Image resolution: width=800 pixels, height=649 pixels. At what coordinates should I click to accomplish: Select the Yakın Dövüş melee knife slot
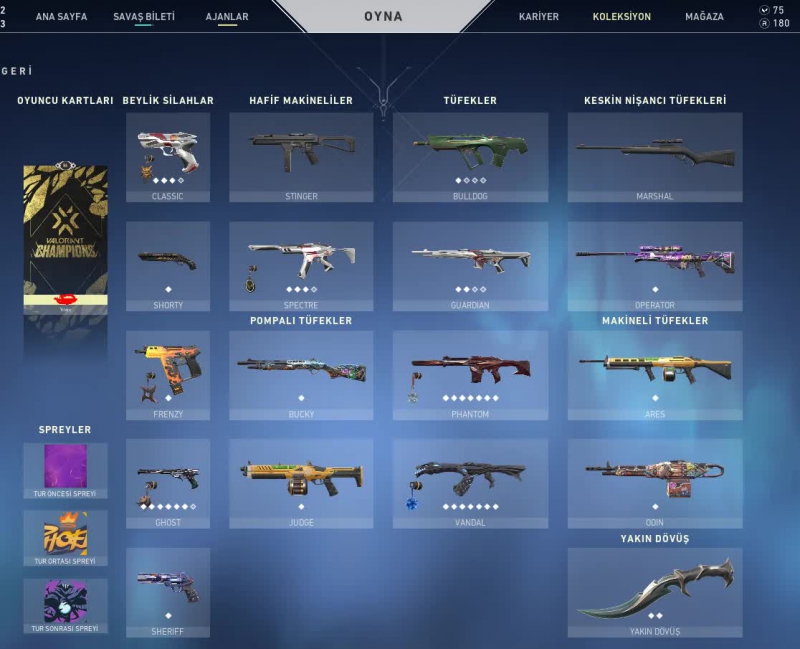coord(655,592)
